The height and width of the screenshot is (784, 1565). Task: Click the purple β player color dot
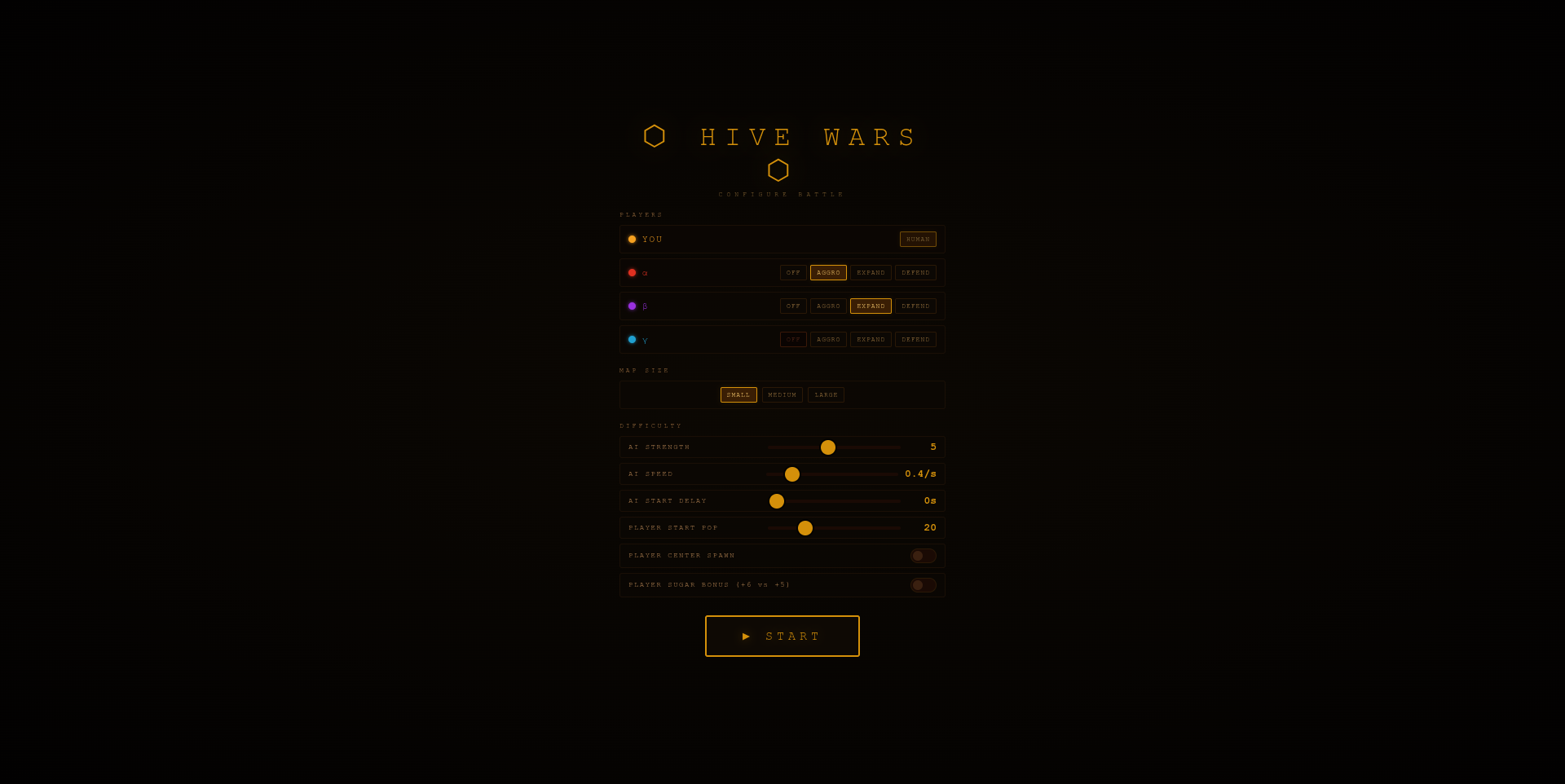click(632, 306)
